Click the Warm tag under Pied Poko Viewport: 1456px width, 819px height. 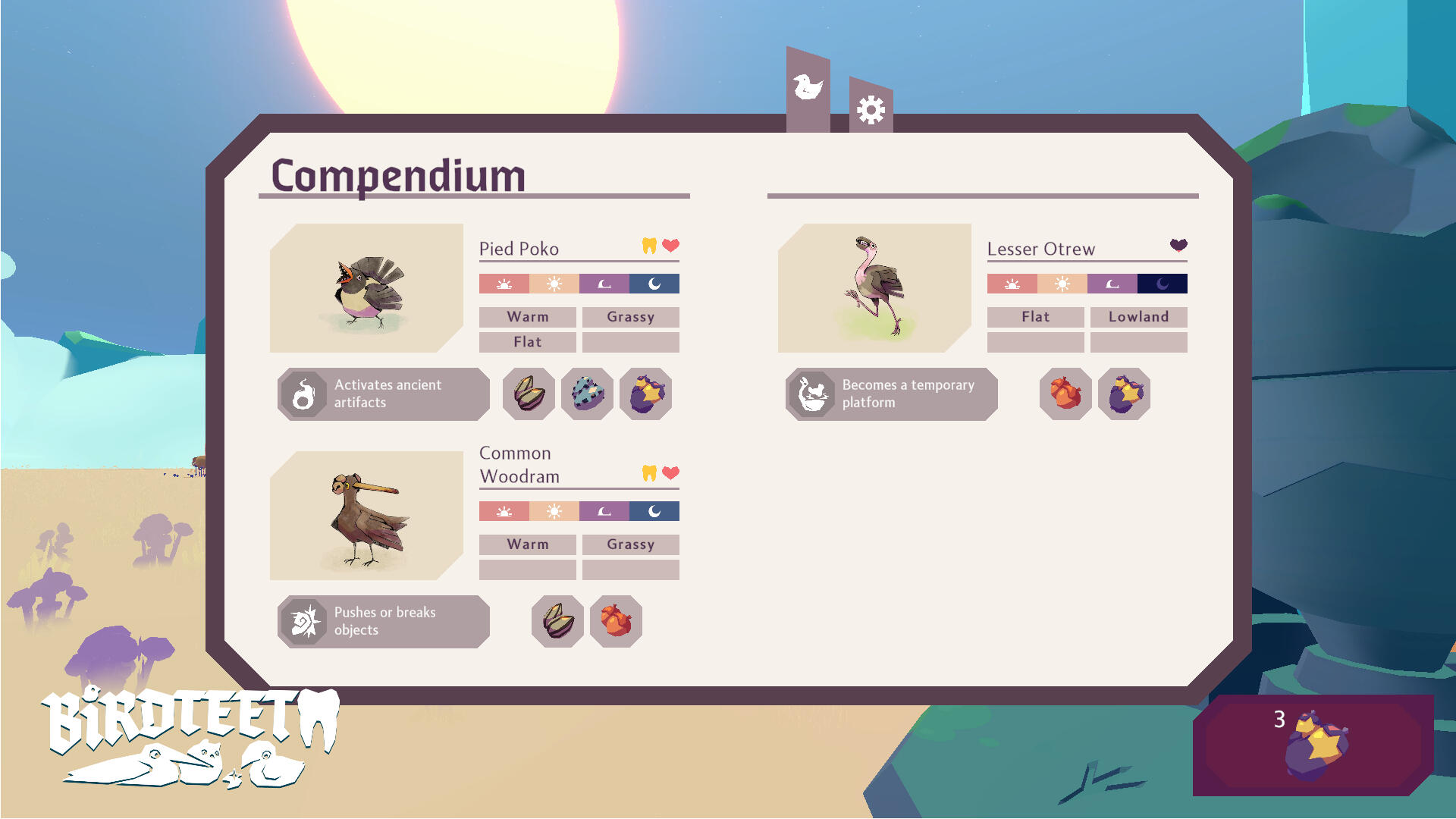click(528, 317)
